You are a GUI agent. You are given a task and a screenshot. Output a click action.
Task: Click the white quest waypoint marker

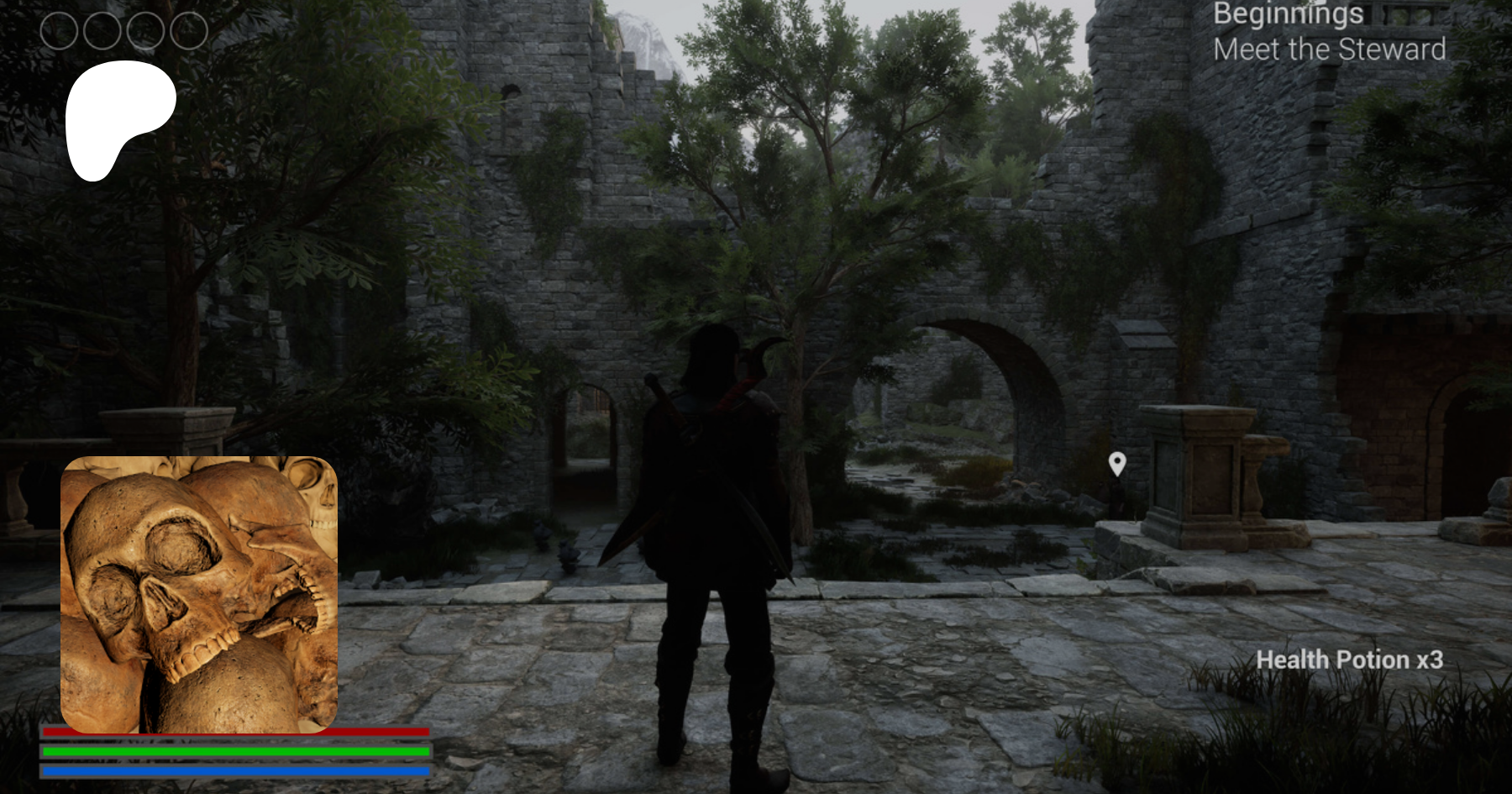pos(1116,463)
